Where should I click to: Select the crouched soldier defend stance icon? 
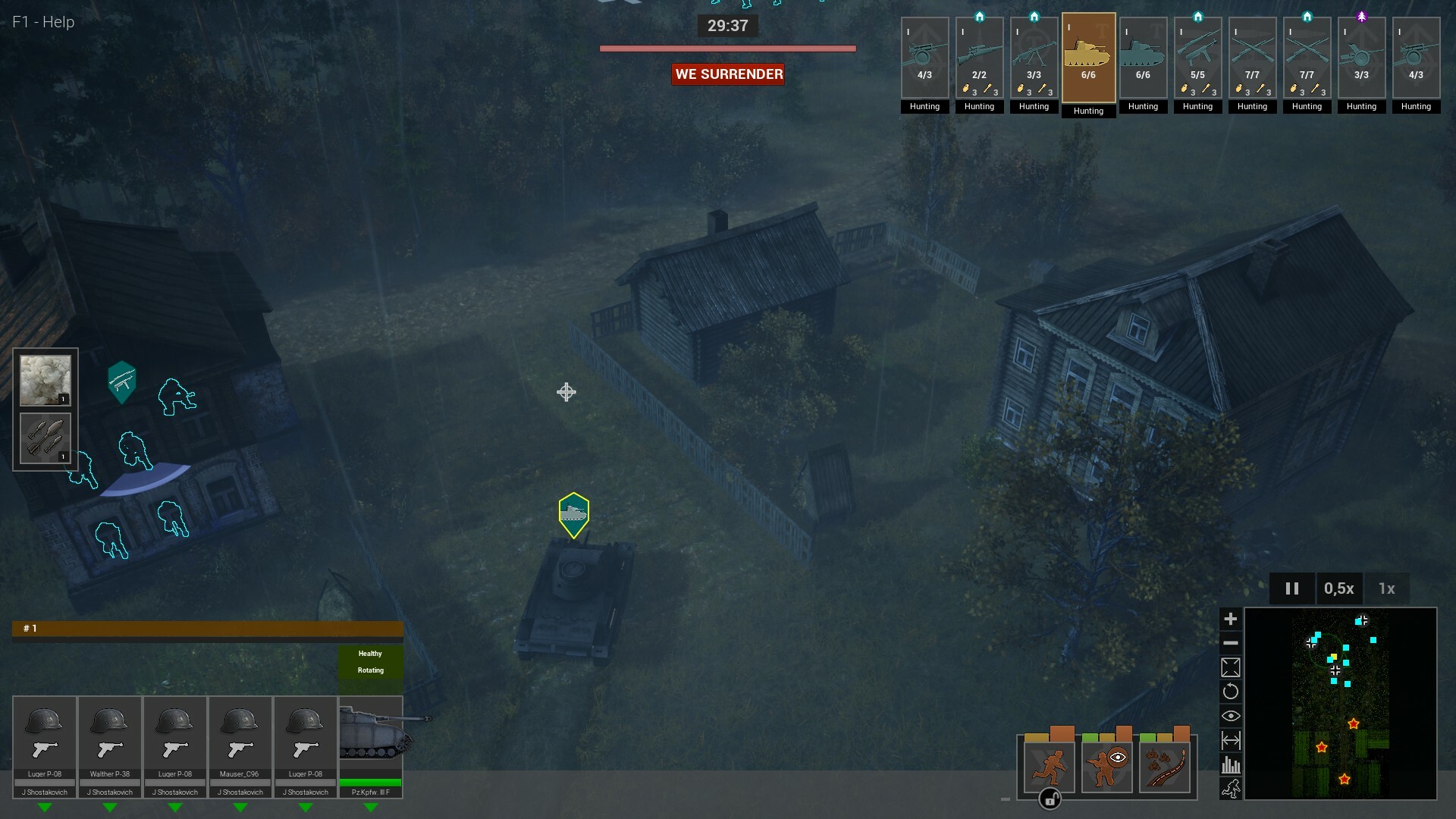click(x=1106, y=766)
